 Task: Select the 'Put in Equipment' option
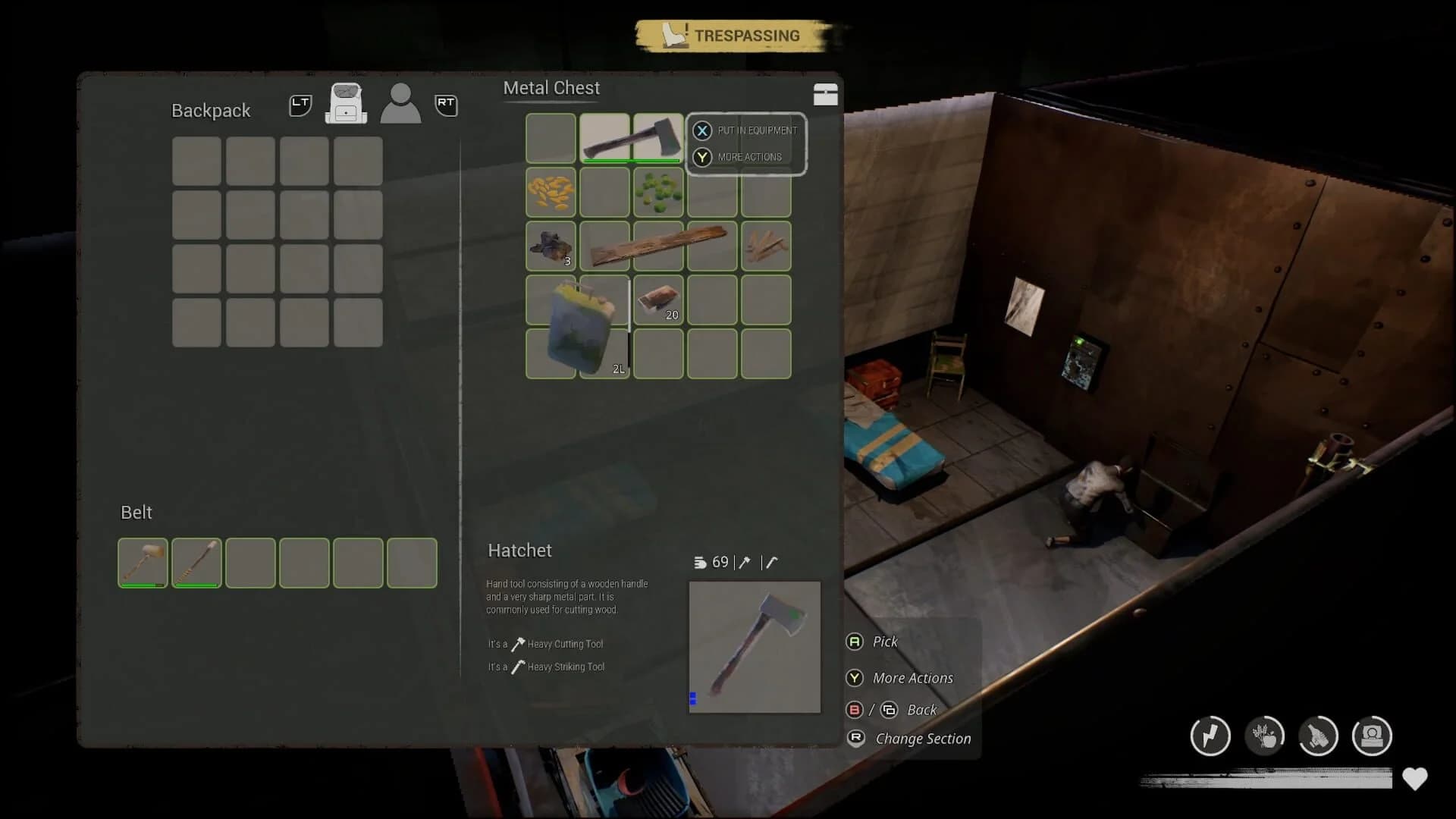click(756, 130)
